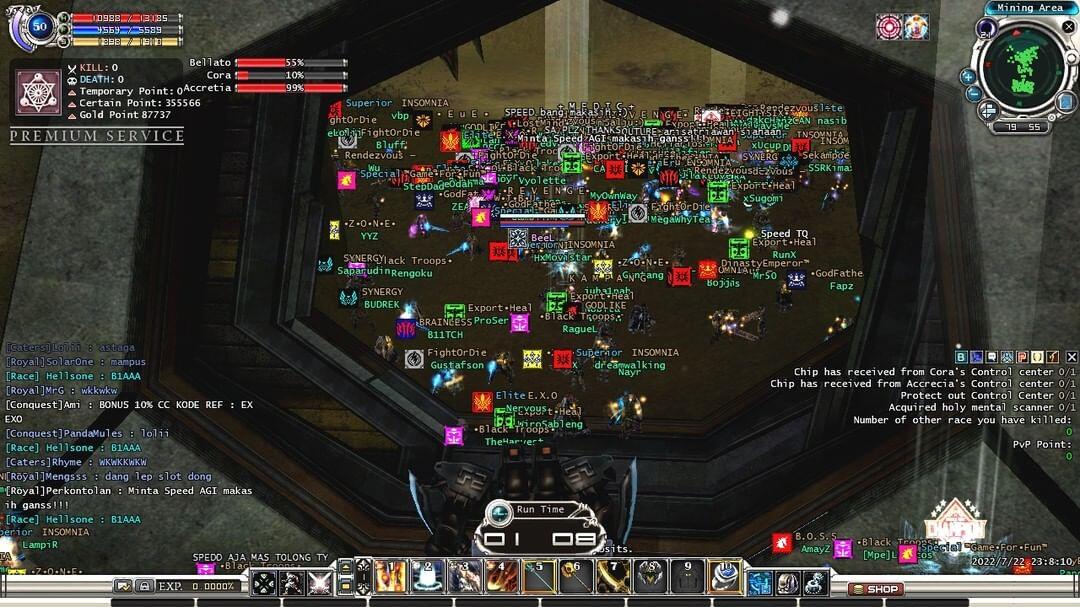Toggle the B filter icon

(x=962, y=357)
